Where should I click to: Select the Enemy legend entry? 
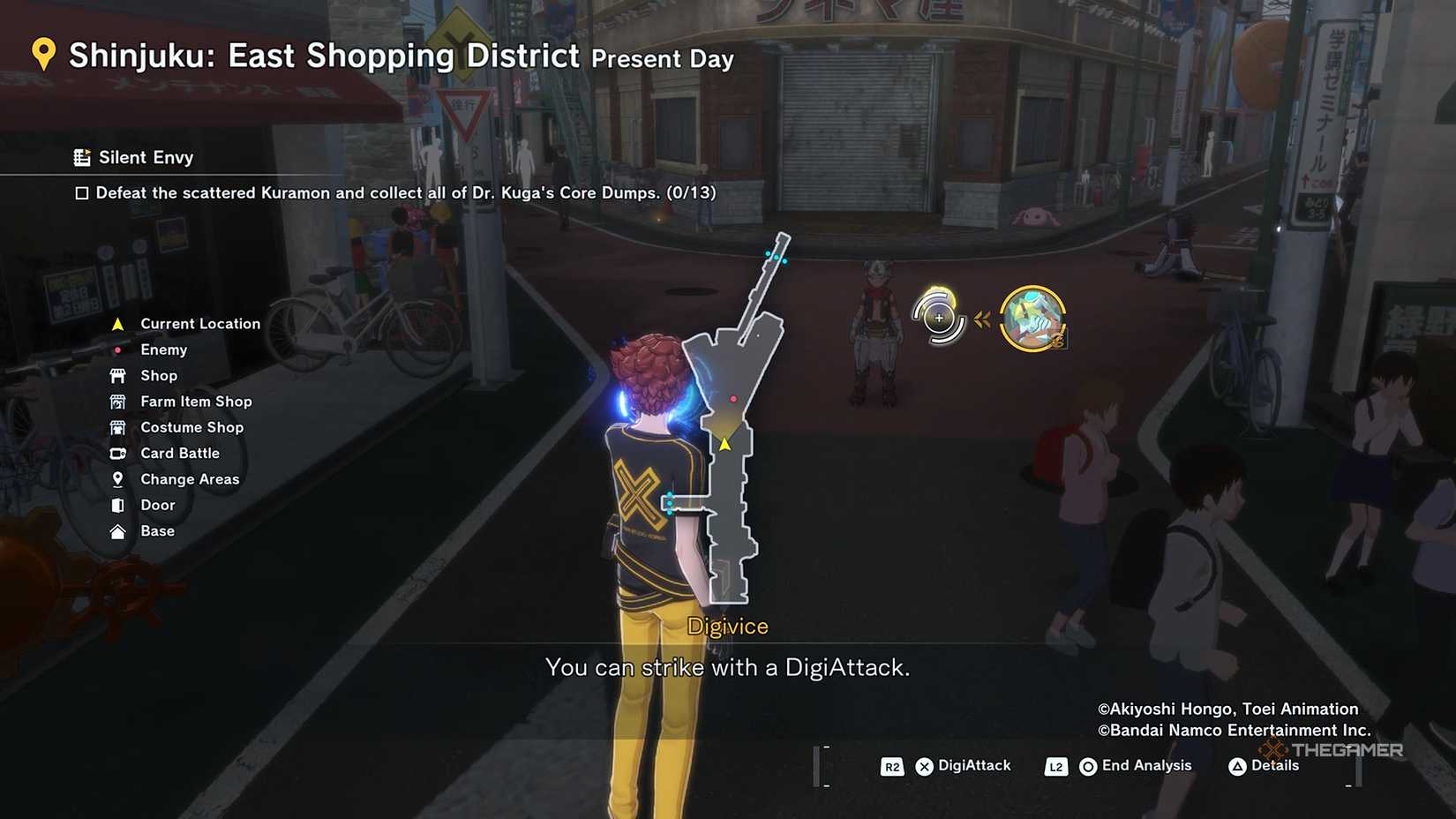pyautogui.click(x=163, y=350)
